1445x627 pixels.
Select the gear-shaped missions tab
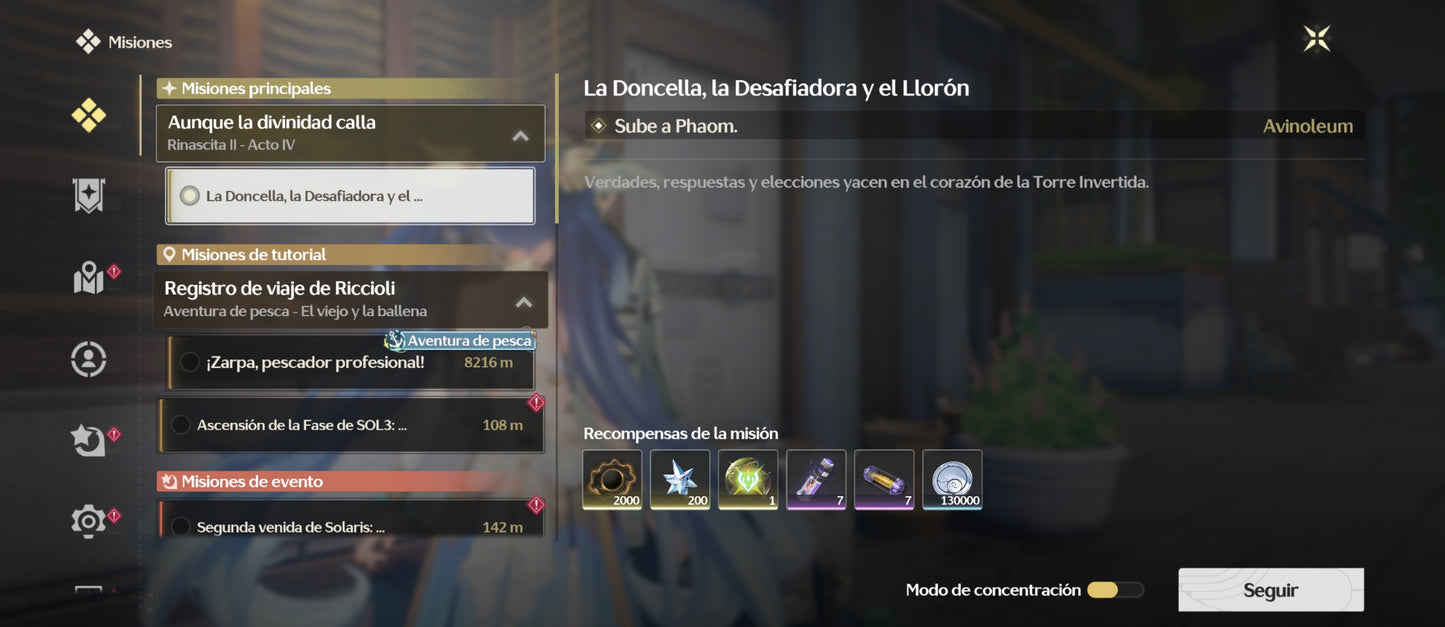tap(89, 520)
